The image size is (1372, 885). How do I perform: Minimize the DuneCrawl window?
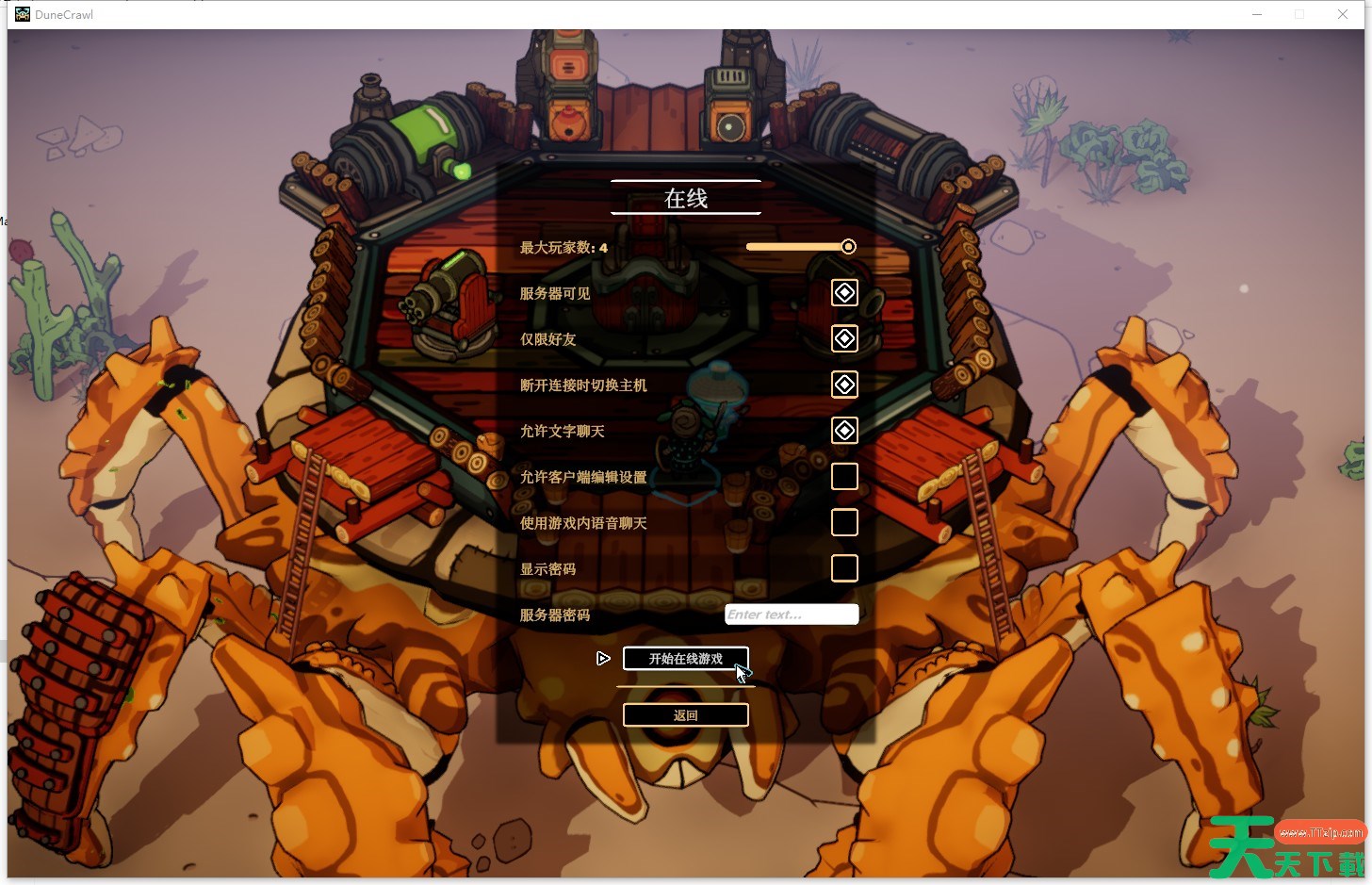[x=1257, y=14]
